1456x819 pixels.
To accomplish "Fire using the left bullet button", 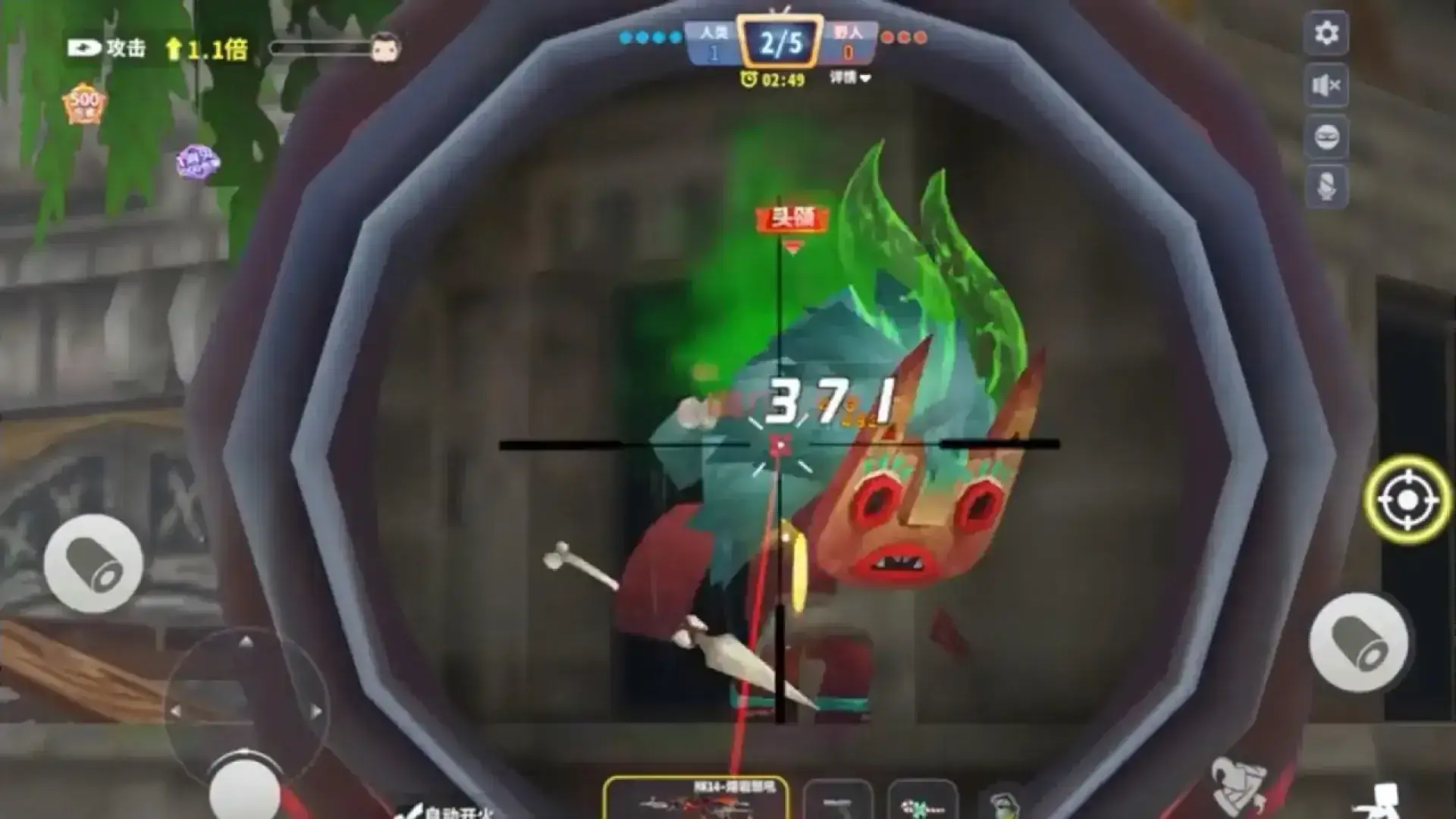I will pyautogui.click(x=93, y=564).
